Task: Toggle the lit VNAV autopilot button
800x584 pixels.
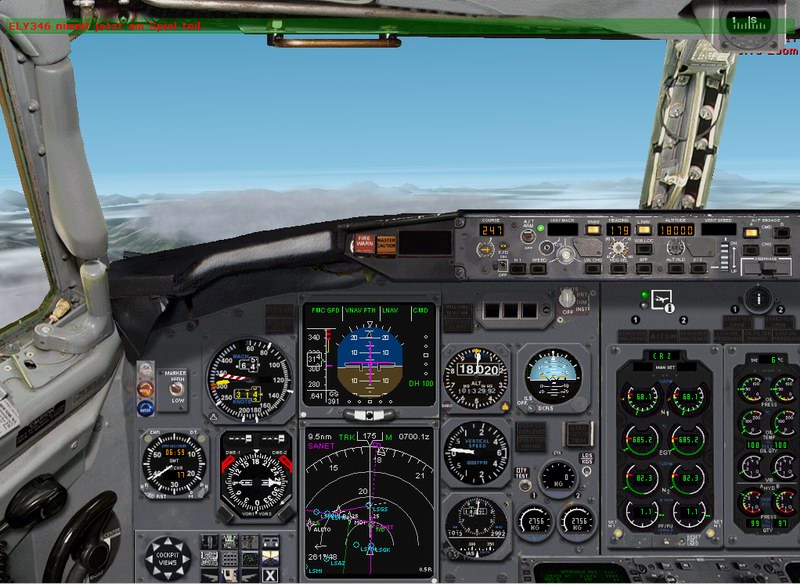Action: [594, 229]
